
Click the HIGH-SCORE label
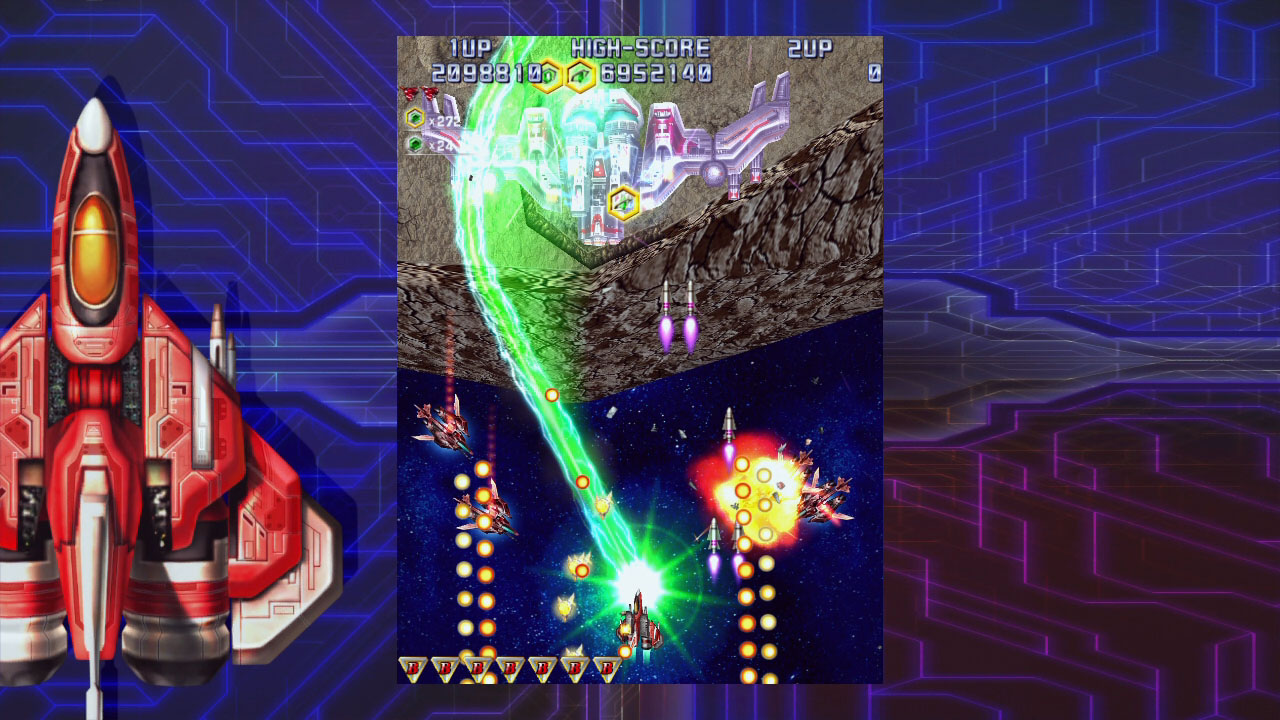tap(640, 48)
